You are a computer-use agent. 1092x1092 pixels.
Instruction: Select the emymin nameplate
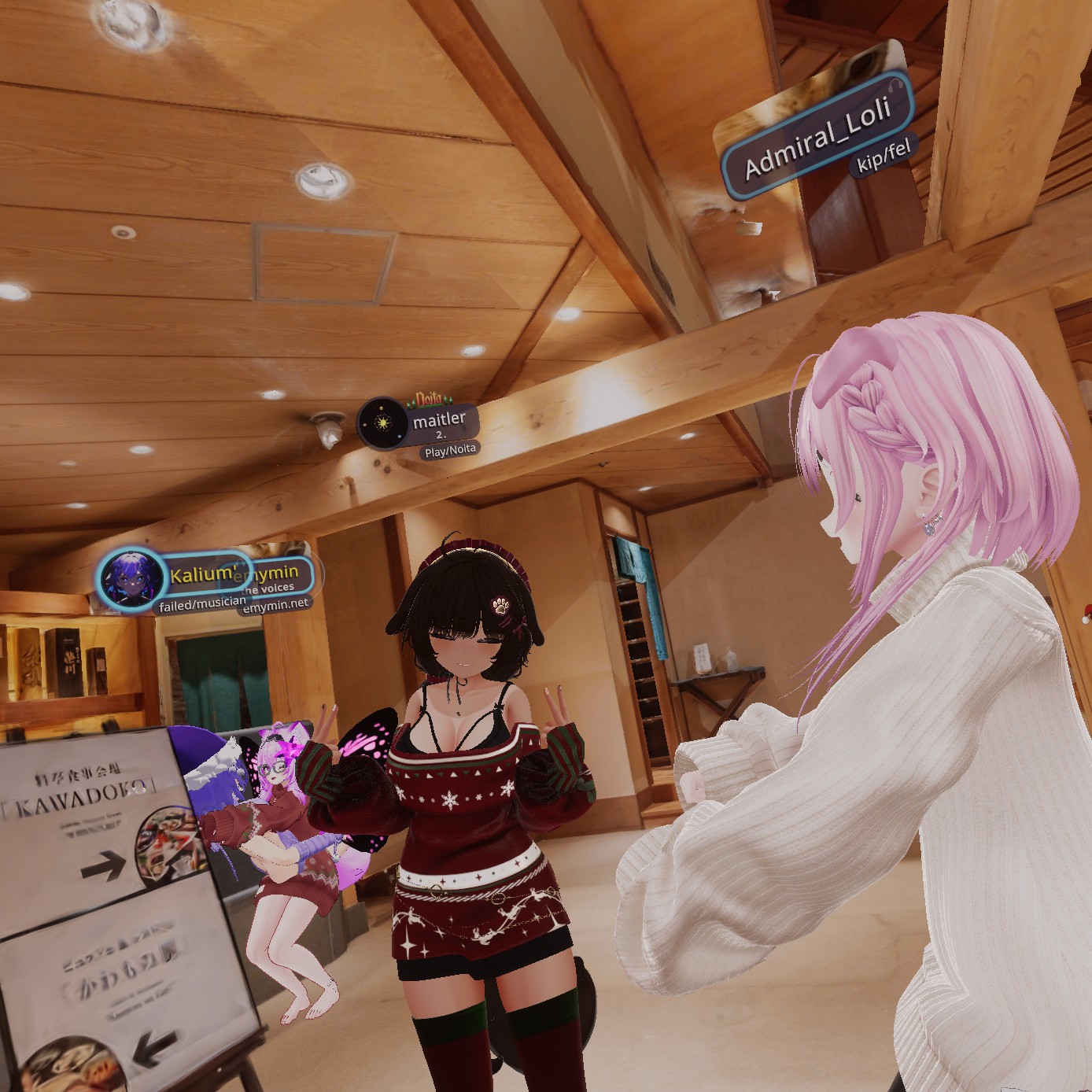(x=275, y=573)
